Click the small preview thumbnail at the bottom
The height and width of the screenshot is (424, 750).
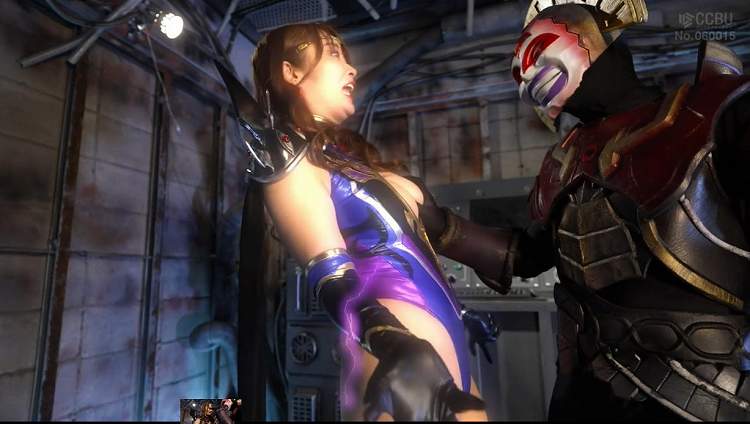210,410
